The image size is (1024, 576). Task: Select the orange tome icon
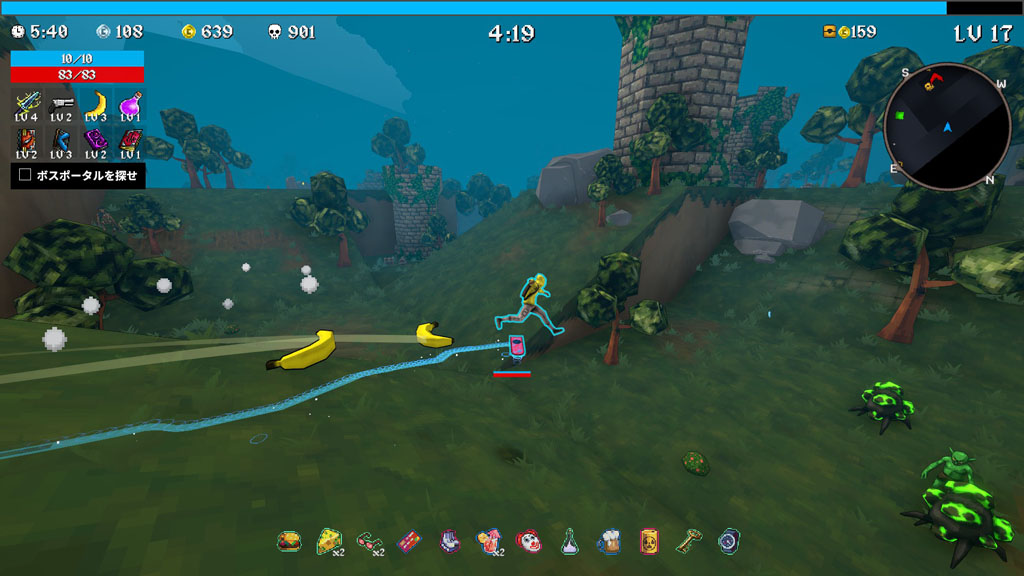click(x=28, y=140)
